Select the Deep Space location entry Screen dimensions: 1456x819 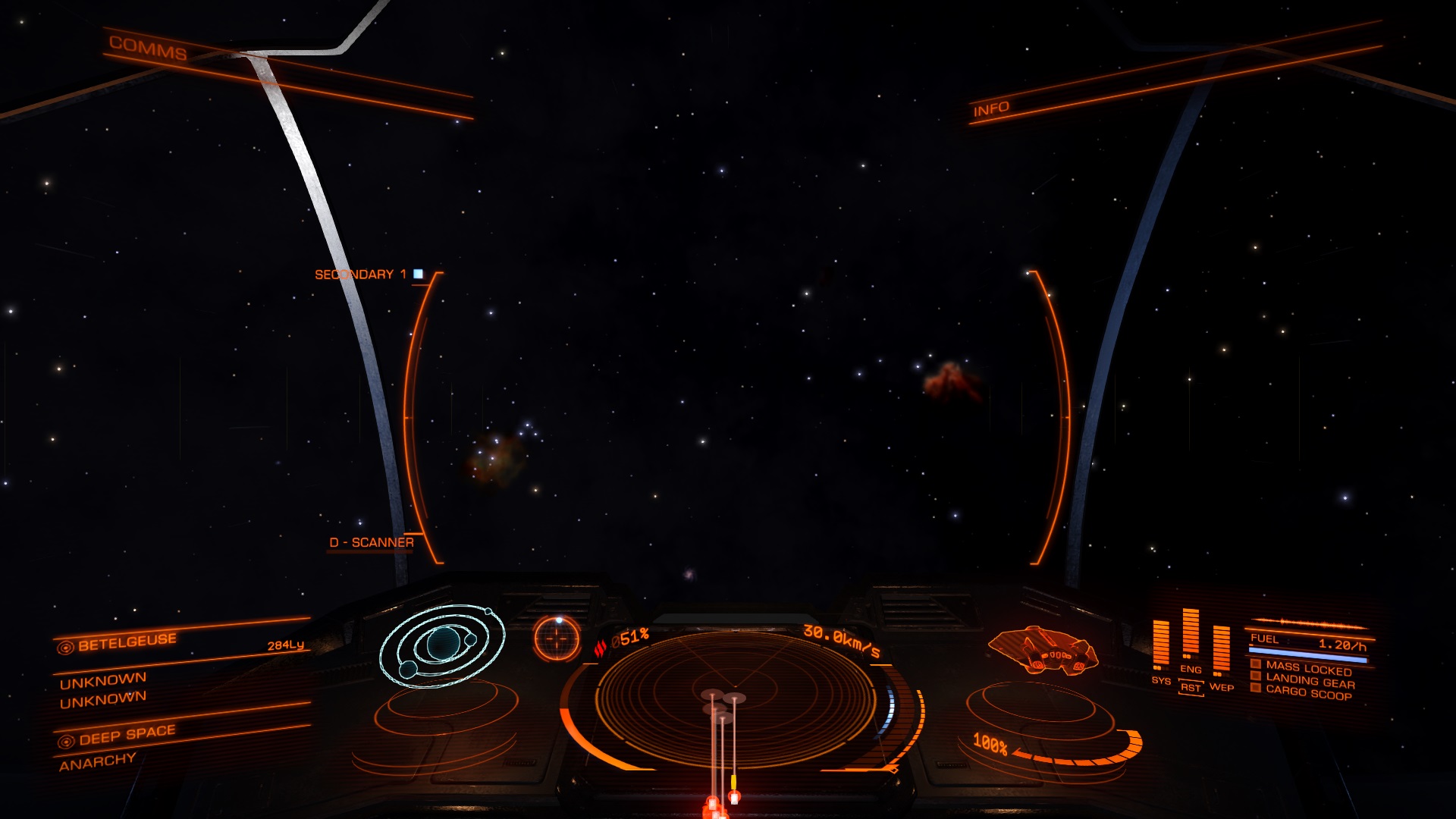pos(127,734)
